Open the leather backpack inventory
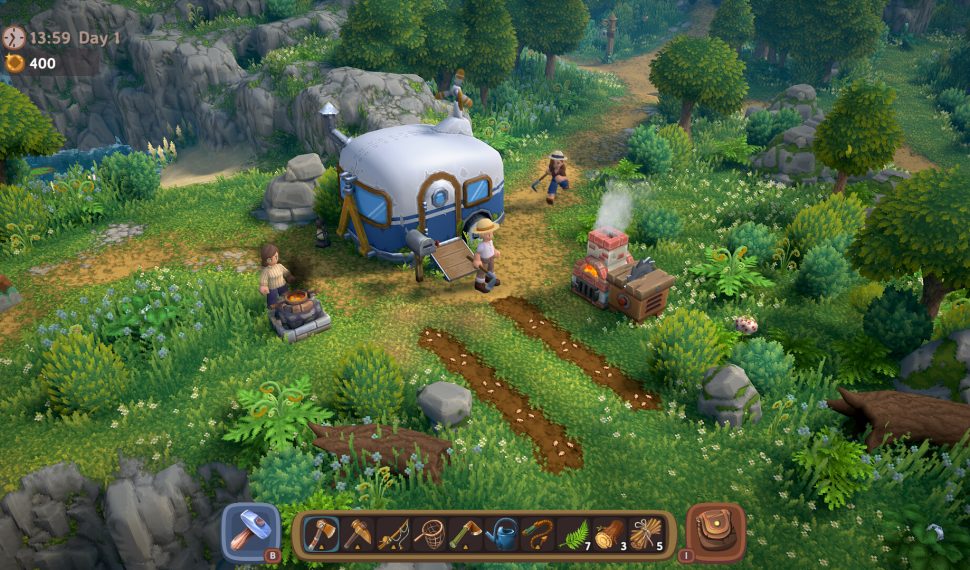970x570 pixels. (x=715, y=531)
